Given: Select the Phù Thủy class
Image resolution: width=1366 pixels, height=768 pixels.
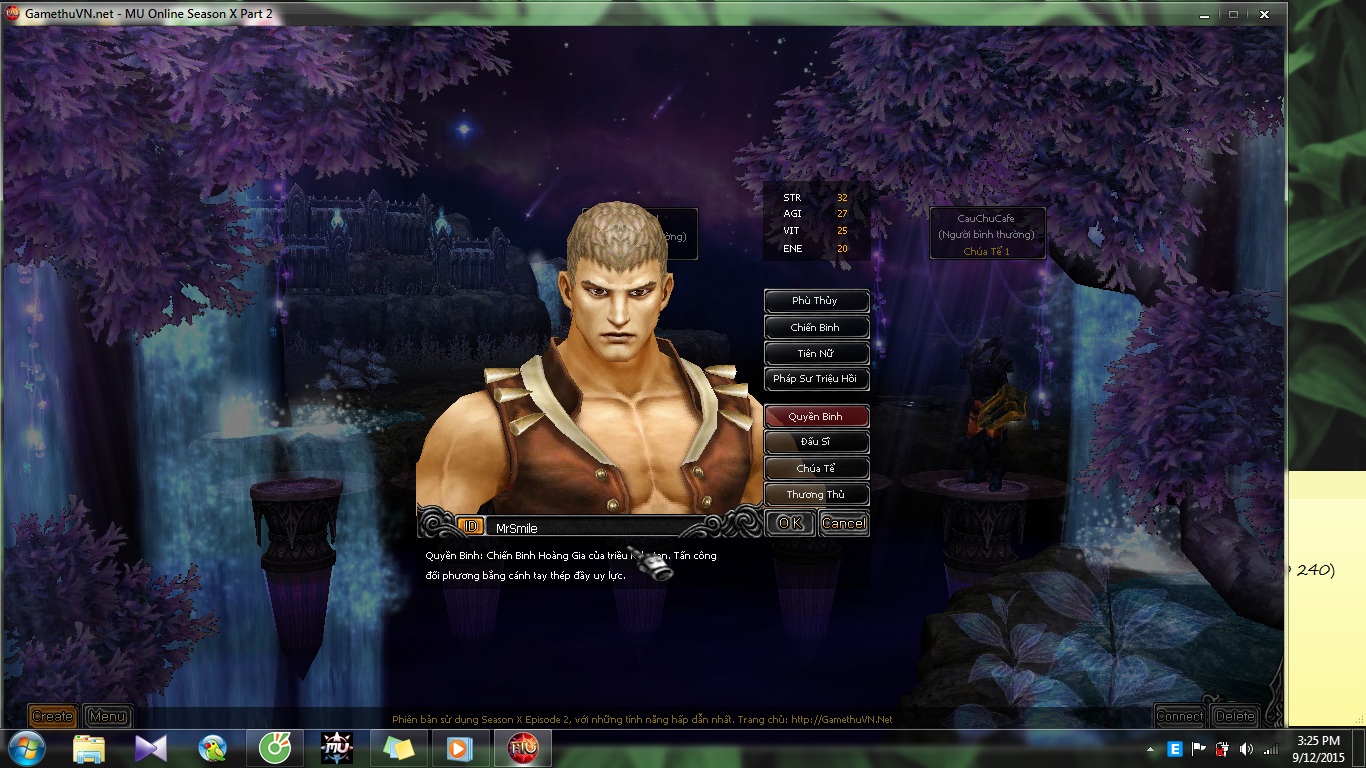Looking at the screenshot, I should click(816, 301).
